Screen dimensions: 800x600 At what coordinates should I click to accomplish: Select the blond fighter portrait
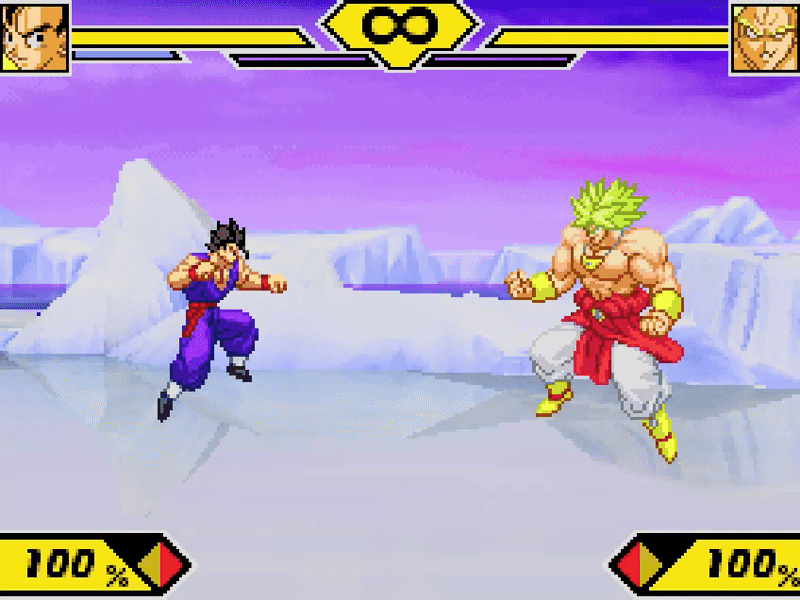click(x=765, y=38)
